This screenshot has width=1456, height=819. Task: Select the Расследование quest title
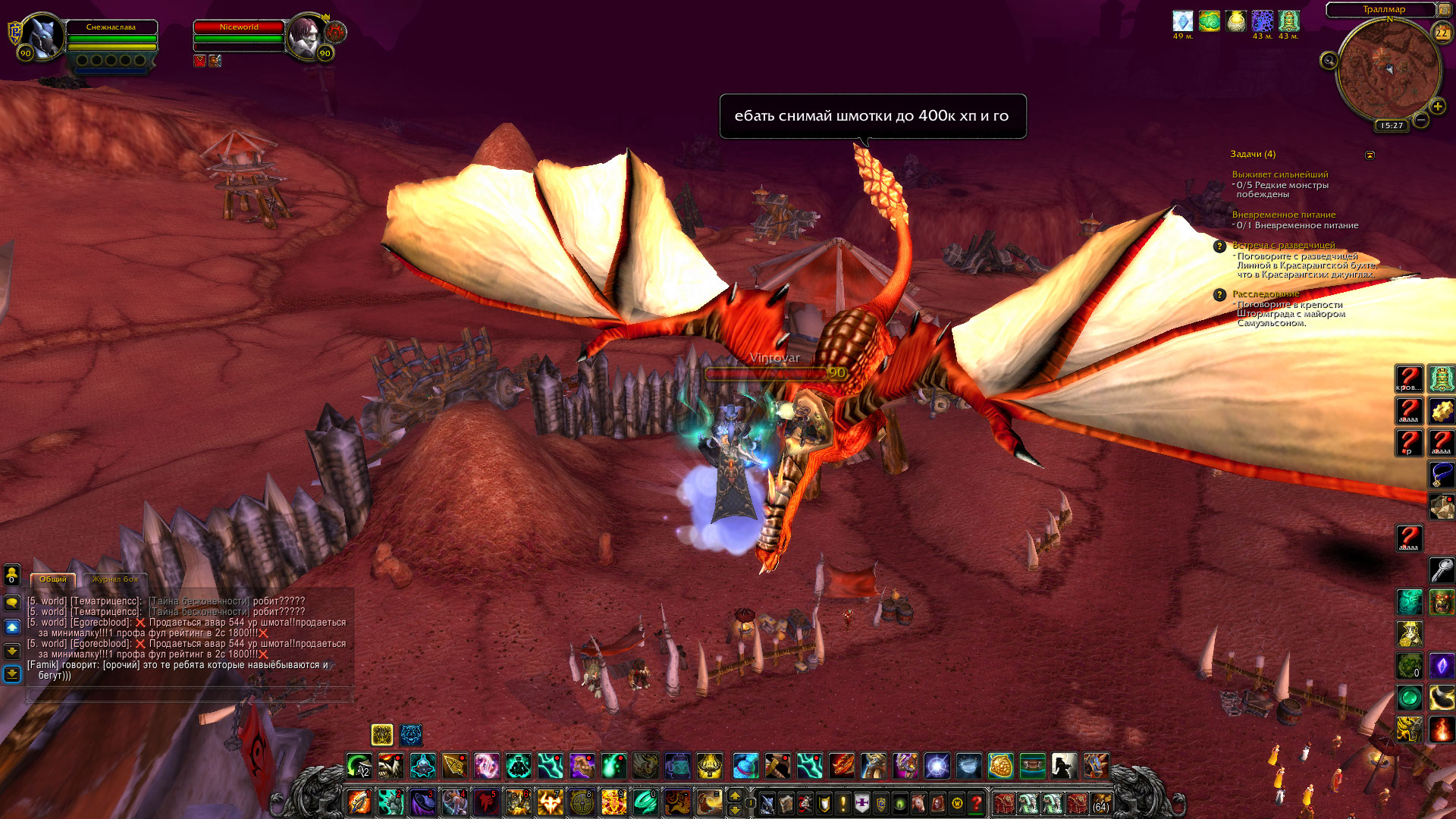(x=1266, y=293)
